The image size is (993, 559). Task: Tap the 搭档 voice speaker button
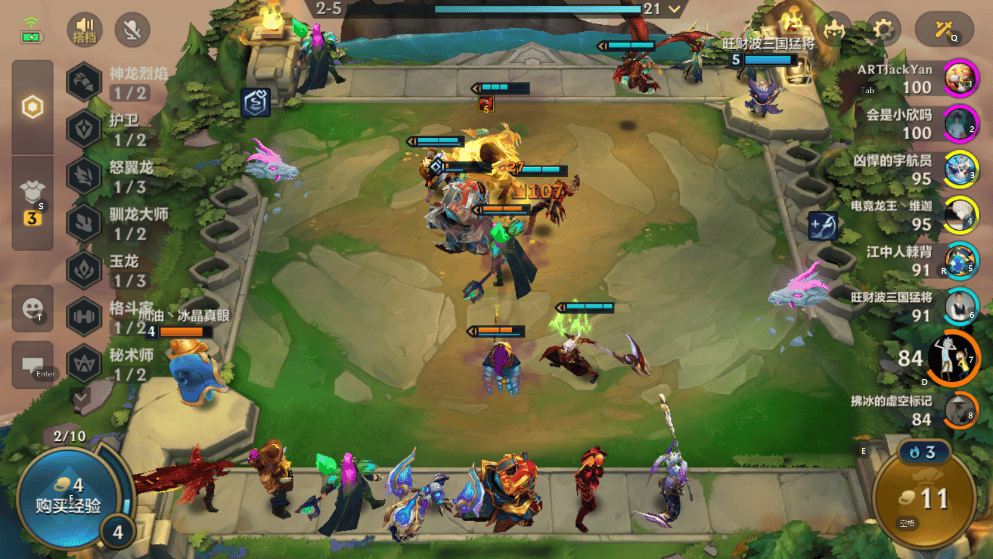86,30
